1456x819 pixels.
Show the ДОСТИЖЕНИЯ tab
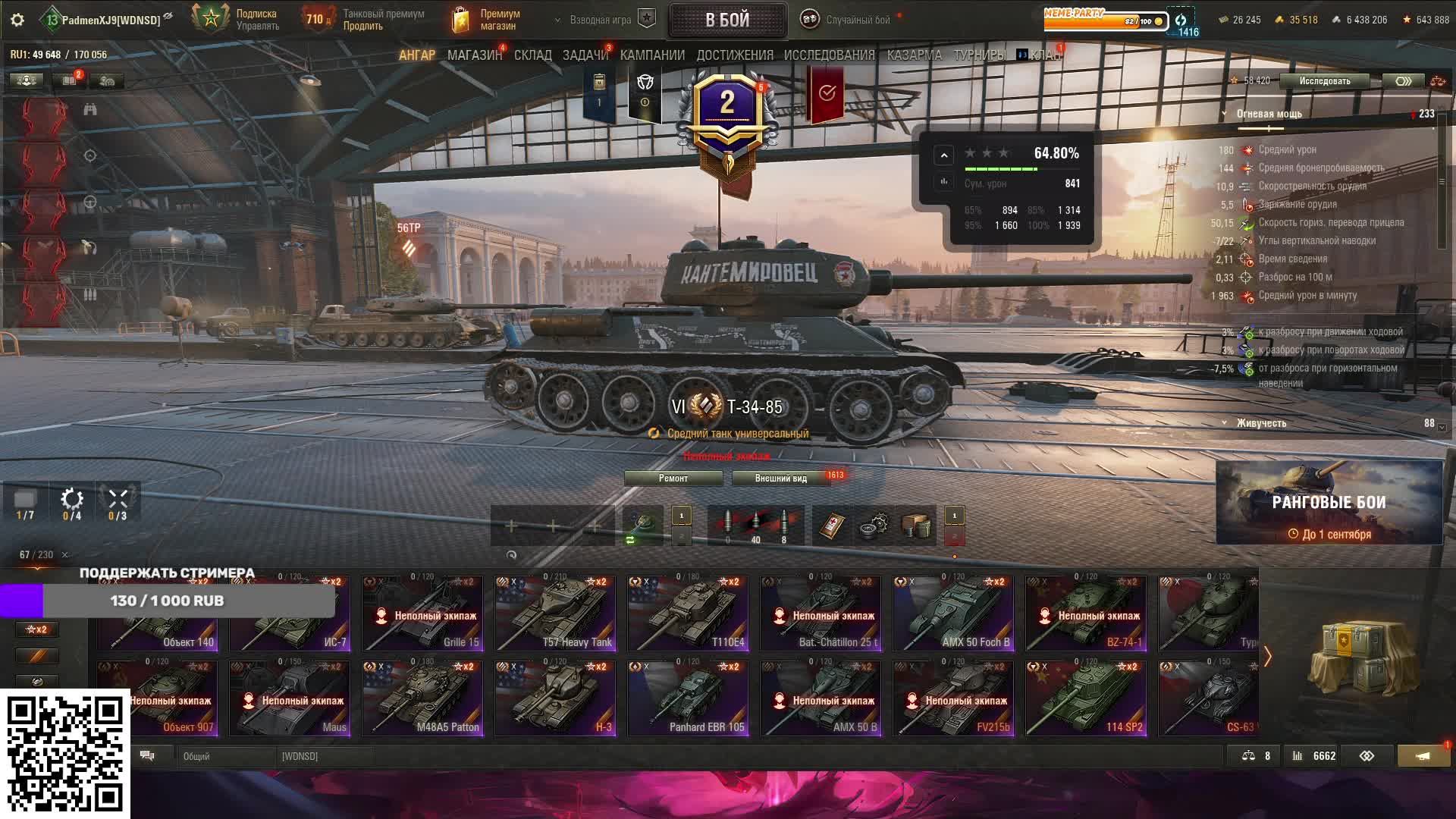pos(734,55)
